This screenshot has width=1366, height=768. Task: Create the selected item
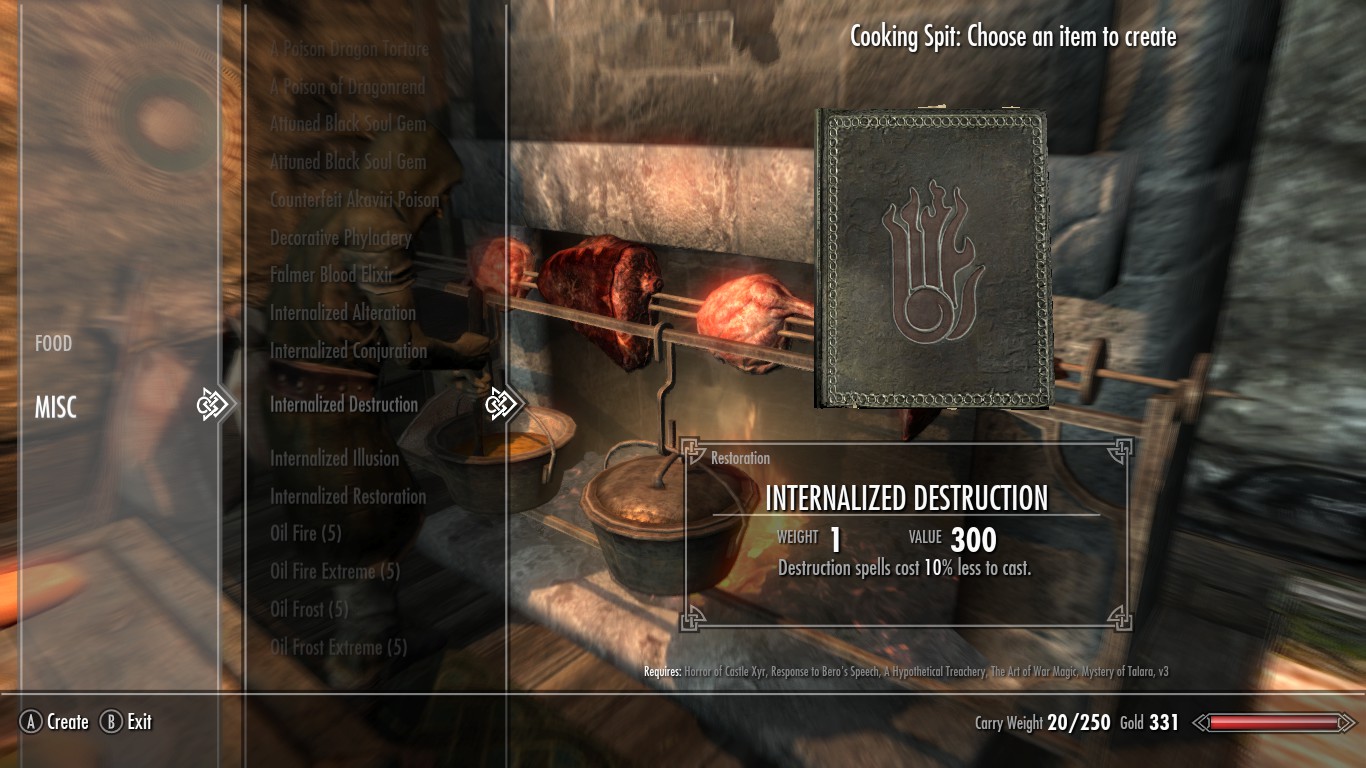click(56, 722)
